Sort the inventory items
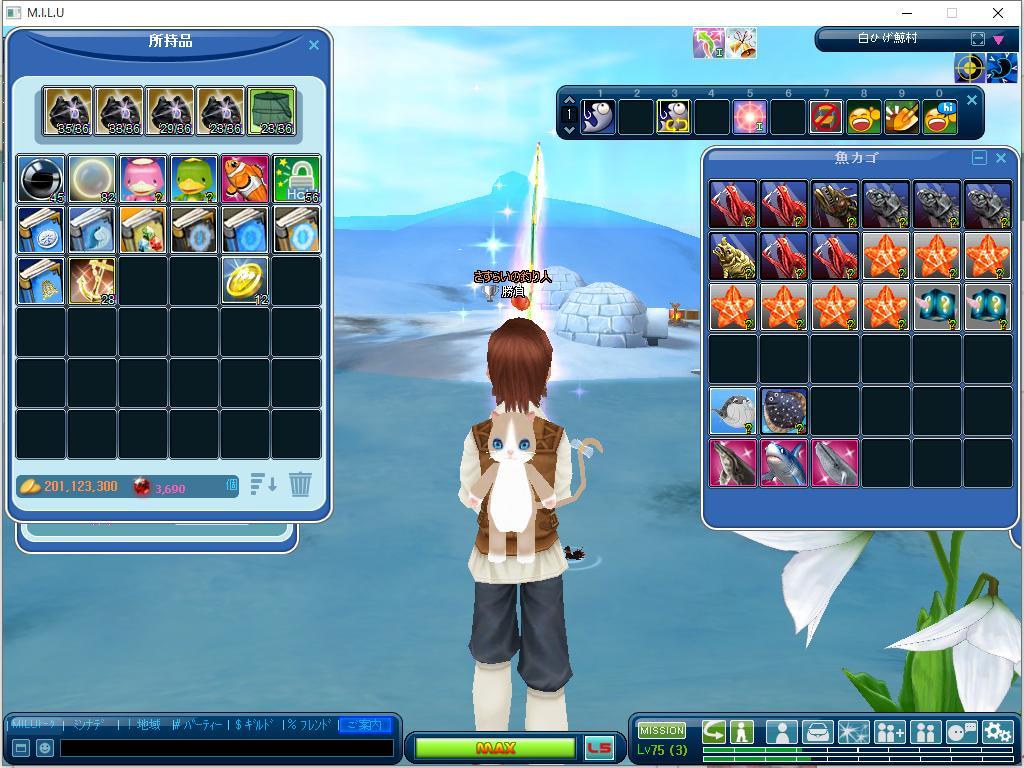 coord(263,485)
